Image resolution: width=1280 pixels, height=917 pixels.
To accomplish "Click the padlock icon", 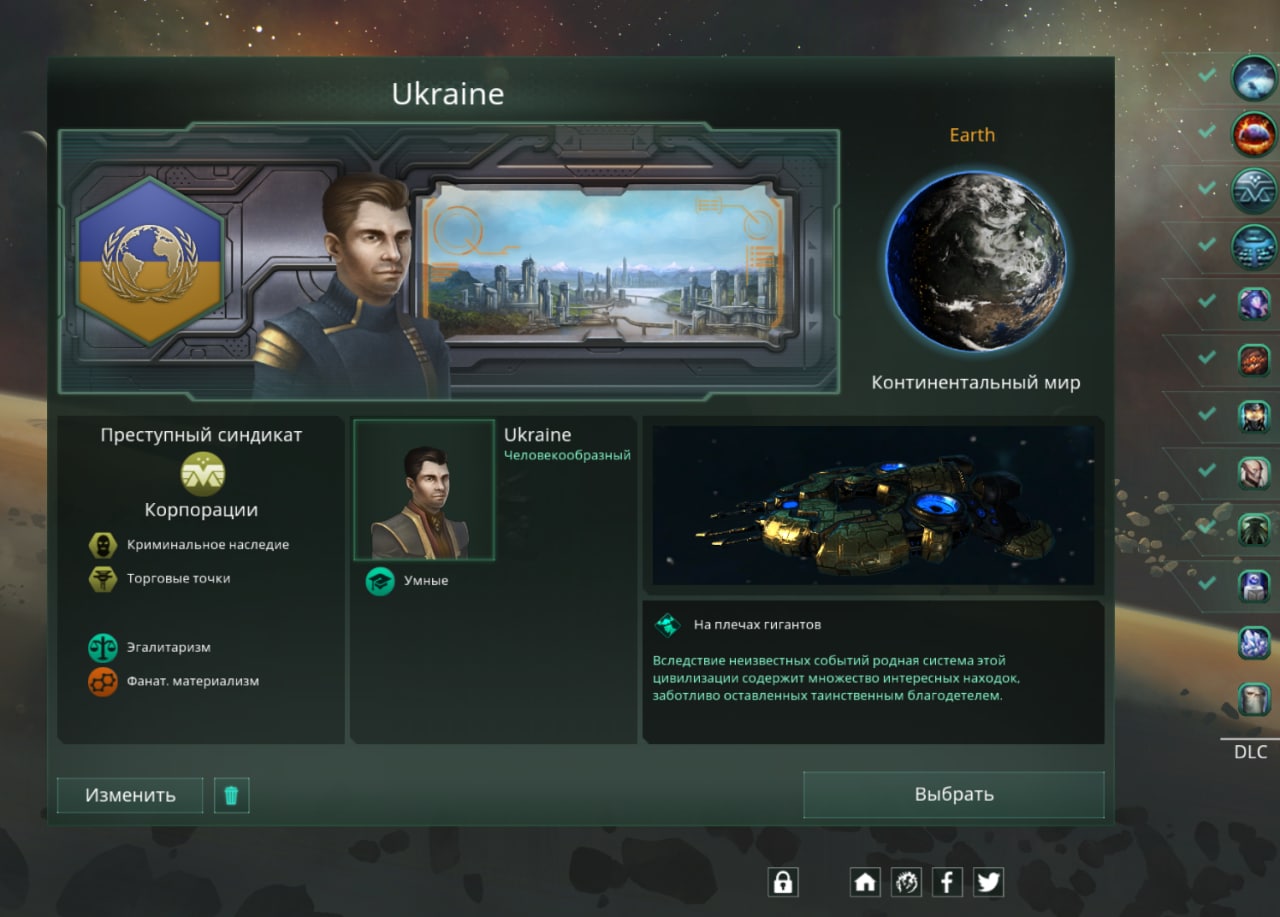I will click(x=783, y=881).
